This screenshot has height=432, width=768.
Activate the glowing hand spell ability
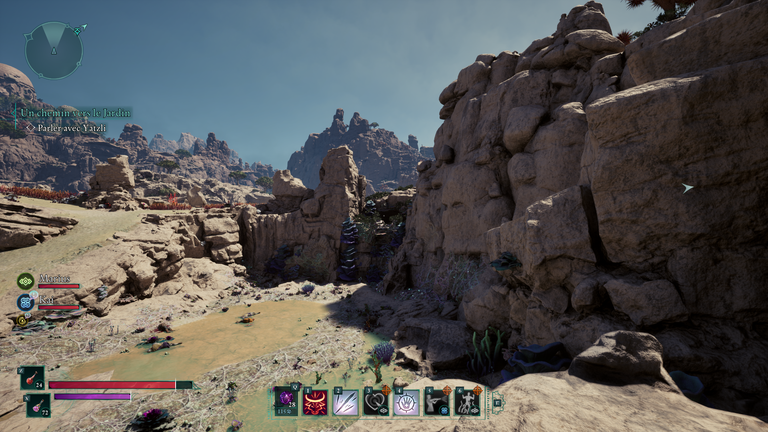[x=406, y=402]
